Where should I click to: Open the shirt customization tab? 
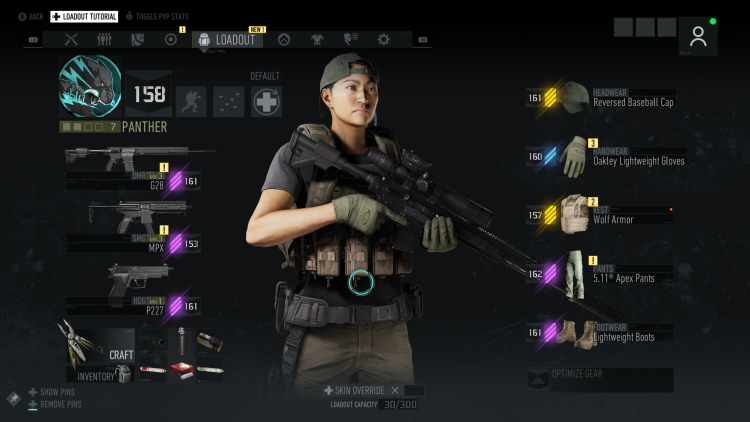[317, 40]
